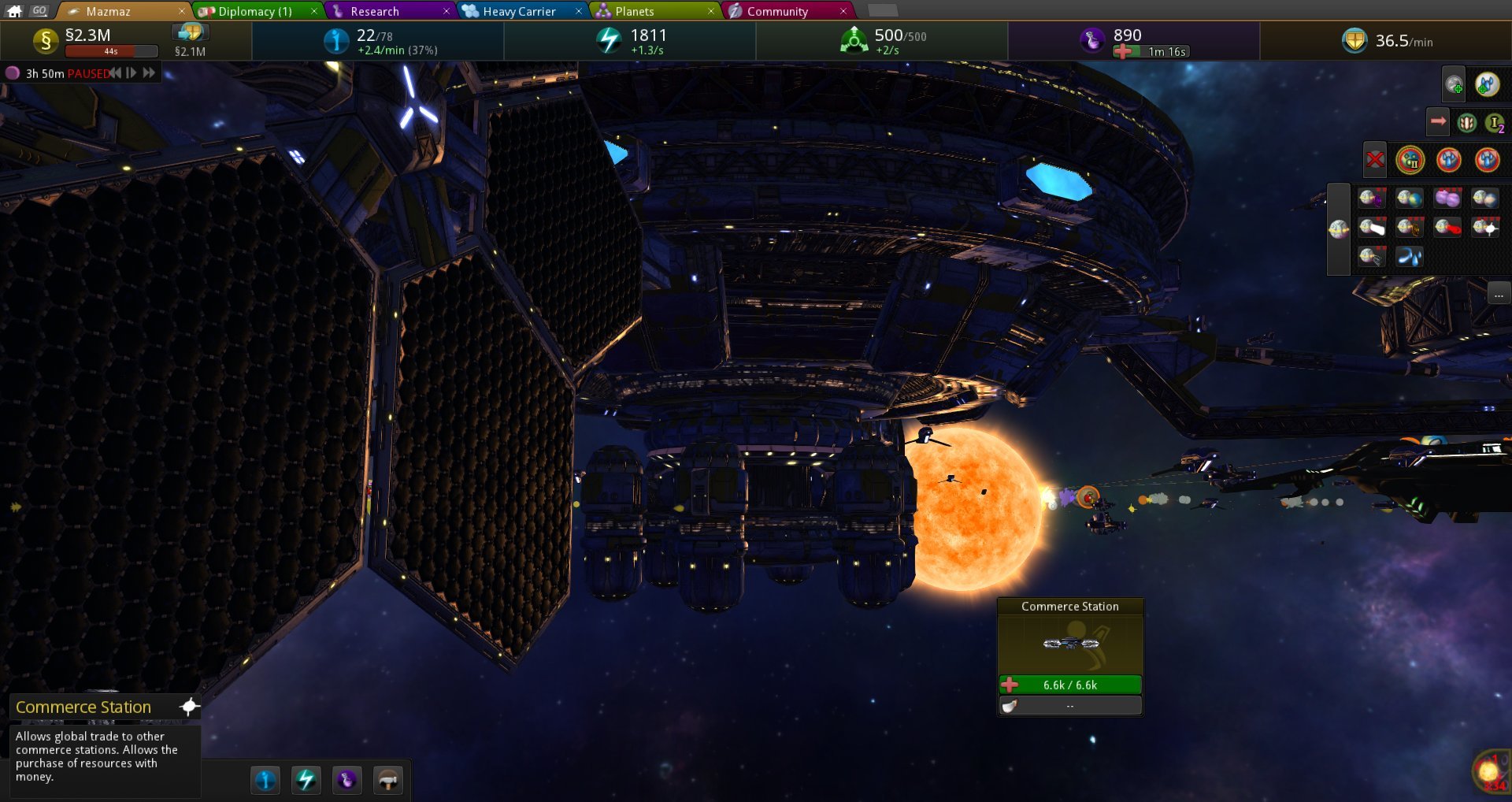Screen dimensions: 1512x802
Task: Open the home button in the tab bar
Action: 15,10
